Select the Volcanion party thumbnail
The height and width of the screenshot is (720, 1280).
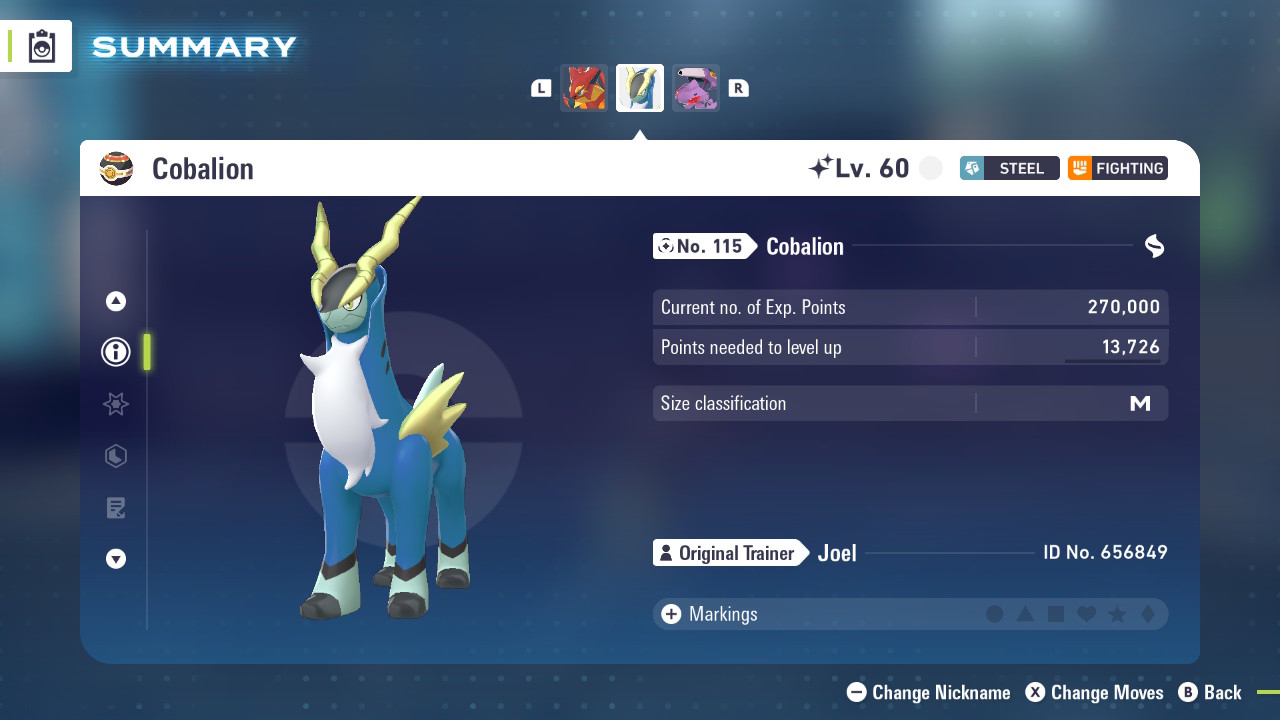pos(584,88)
